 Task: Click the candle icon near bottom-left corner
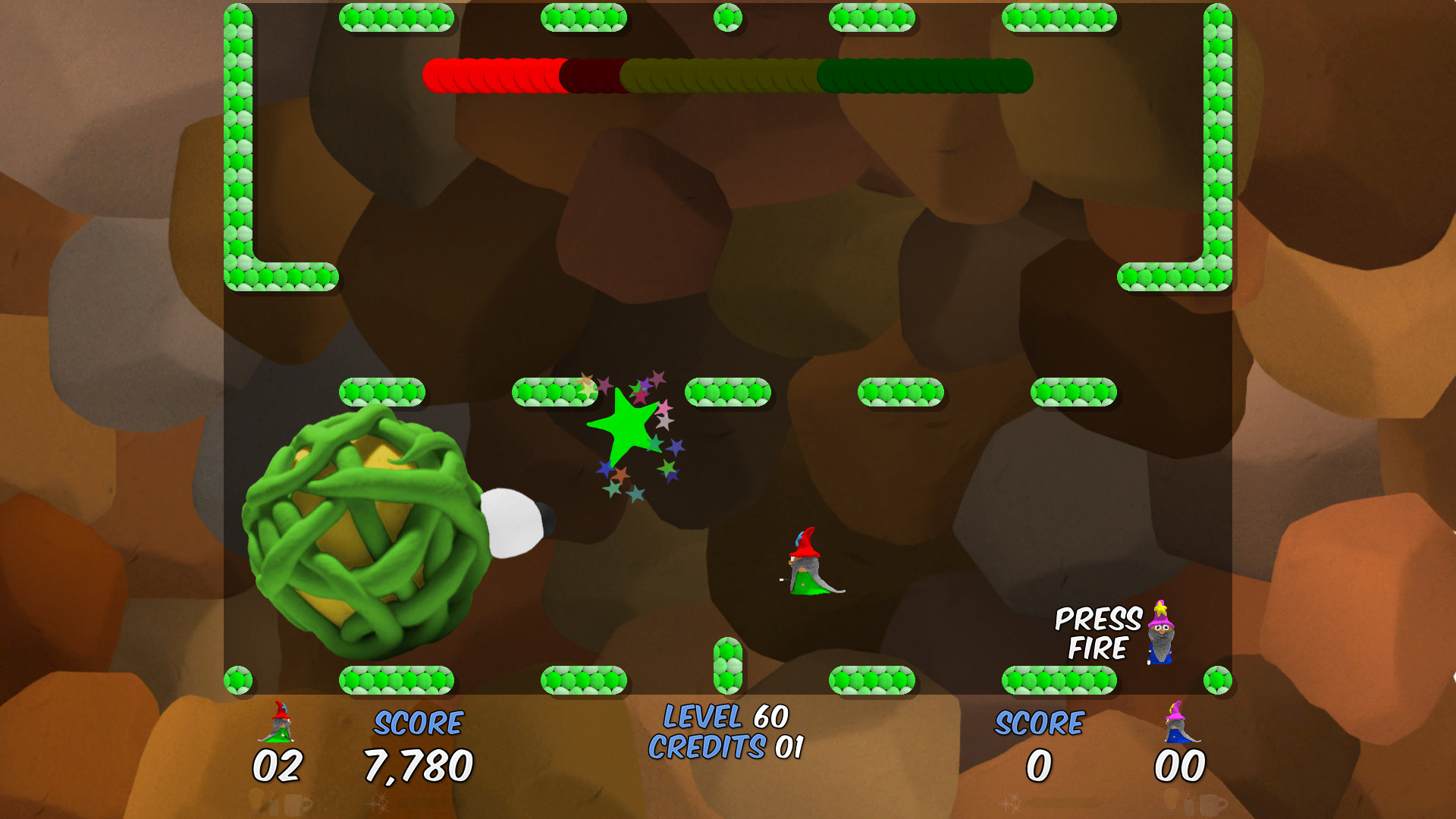[273, 804]
